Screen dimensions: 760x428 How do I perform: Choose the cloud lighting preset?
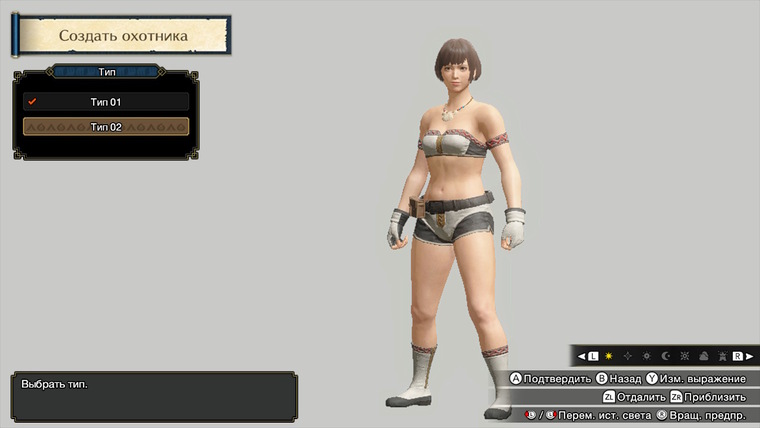pos(702,356)
